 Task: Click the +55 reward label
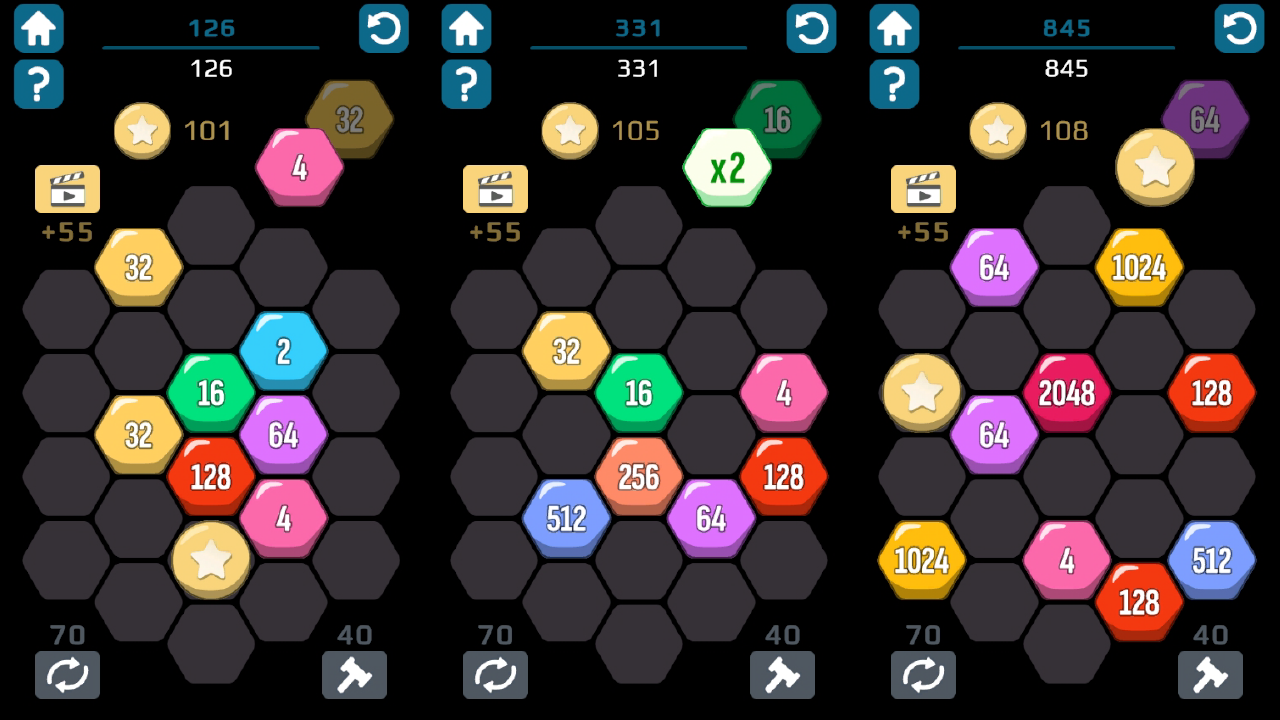(66, 232)
